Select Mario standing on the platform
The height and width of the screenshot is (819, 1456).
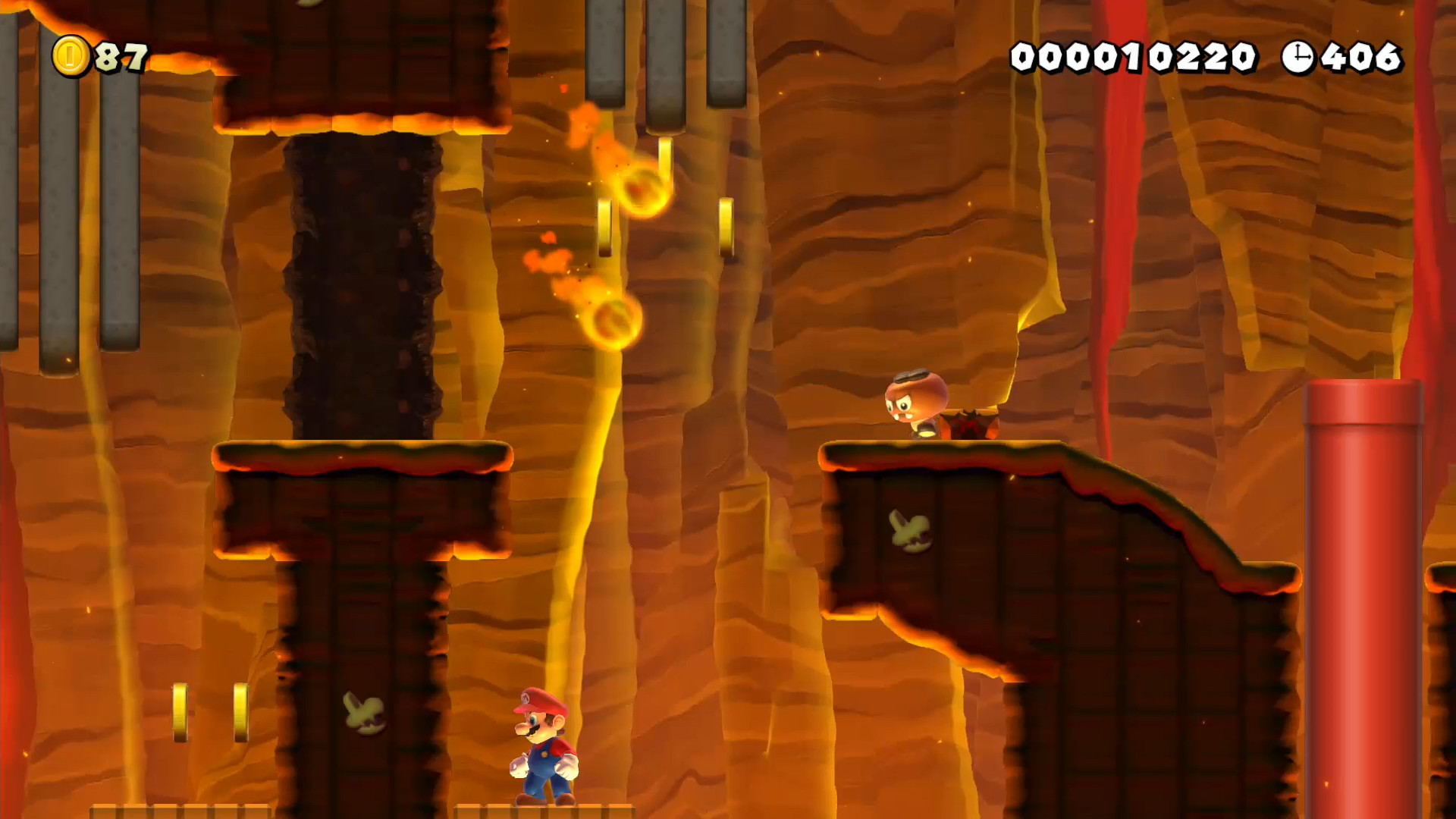(x=544, y=747)
